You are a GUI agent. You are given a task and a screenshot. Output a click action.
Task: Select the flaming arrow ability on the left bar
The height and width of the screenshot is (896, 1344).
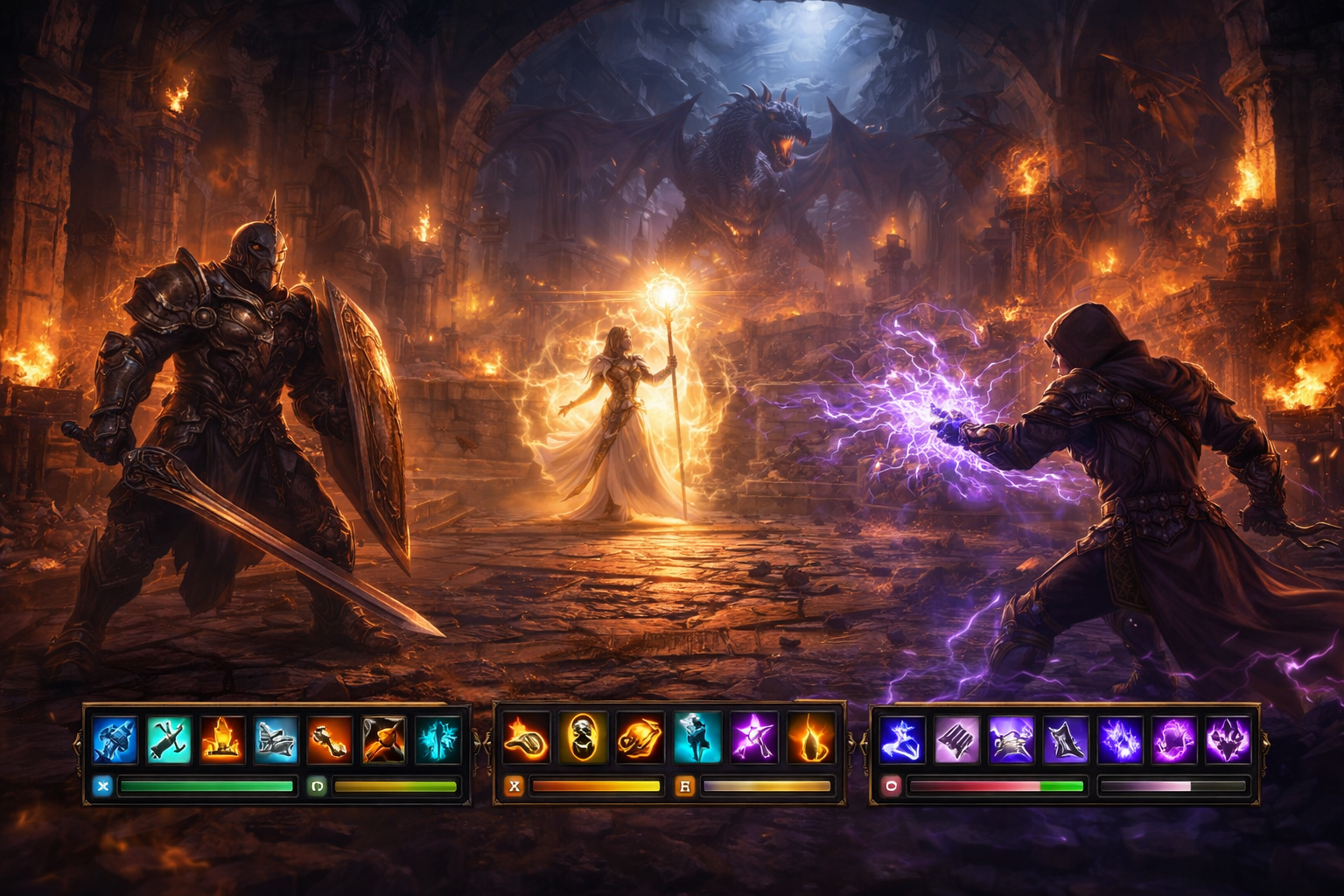click(x=383, y=739)
